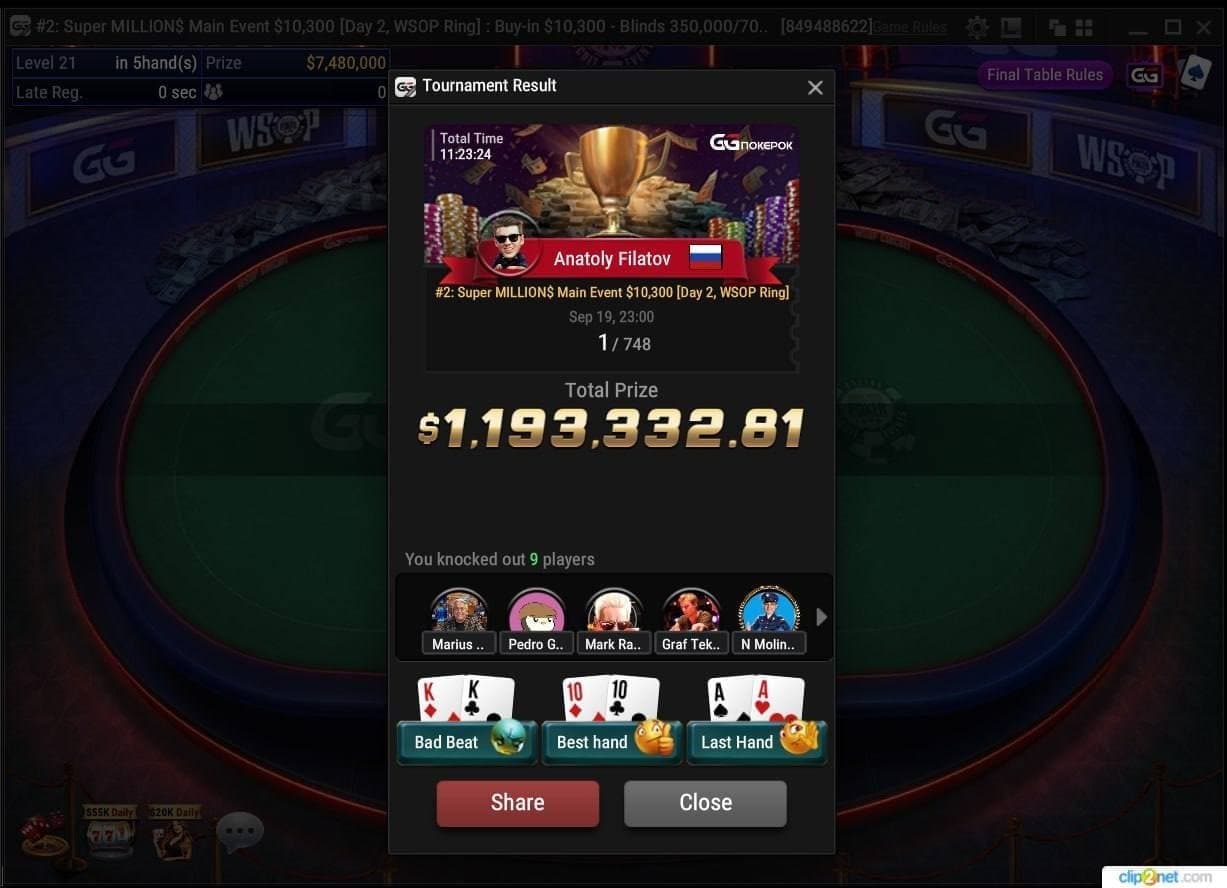Open the Game Rules link
The image size is (1227, 888).
coord(910,27)
